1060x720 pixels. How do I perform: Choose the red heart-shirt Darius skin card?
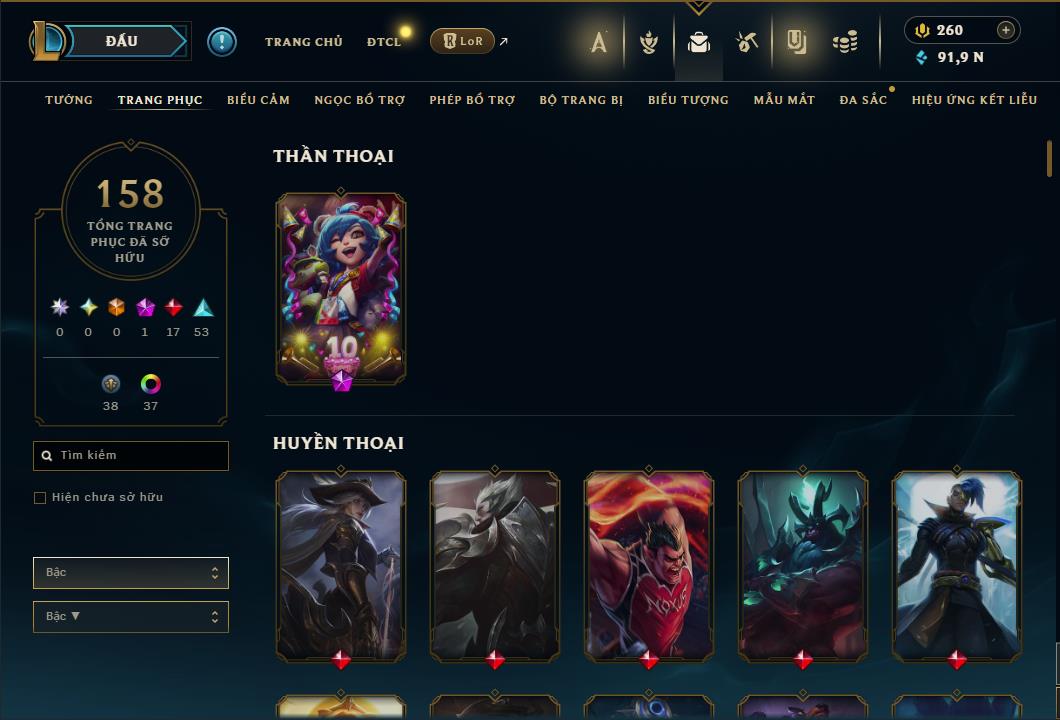[x=649, y=566]
